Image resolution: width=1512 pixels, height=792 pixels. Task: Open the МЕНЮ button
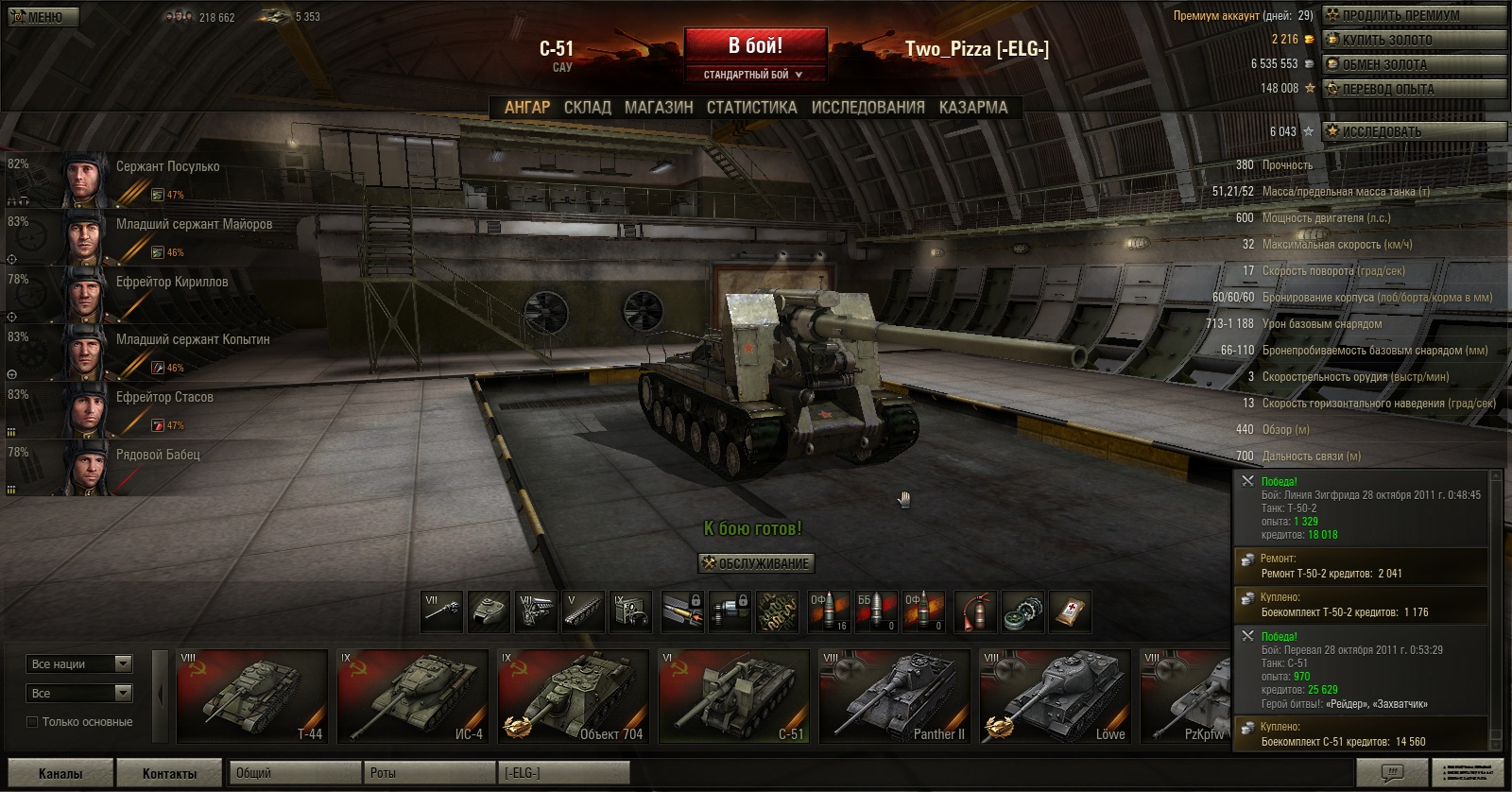point(43,16)
